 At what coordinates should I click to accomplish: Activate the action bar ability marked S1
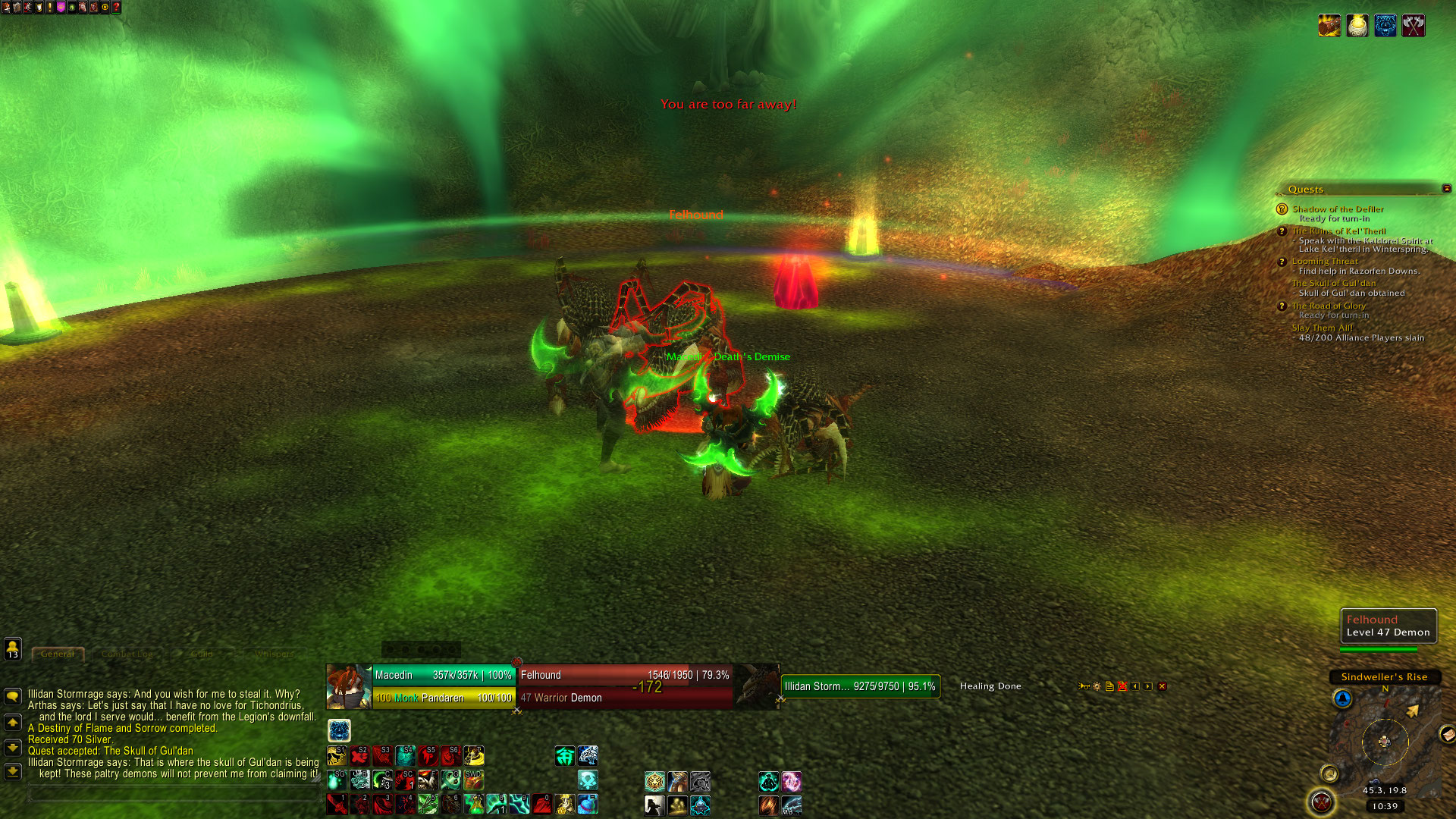click(x=337, y=756)
